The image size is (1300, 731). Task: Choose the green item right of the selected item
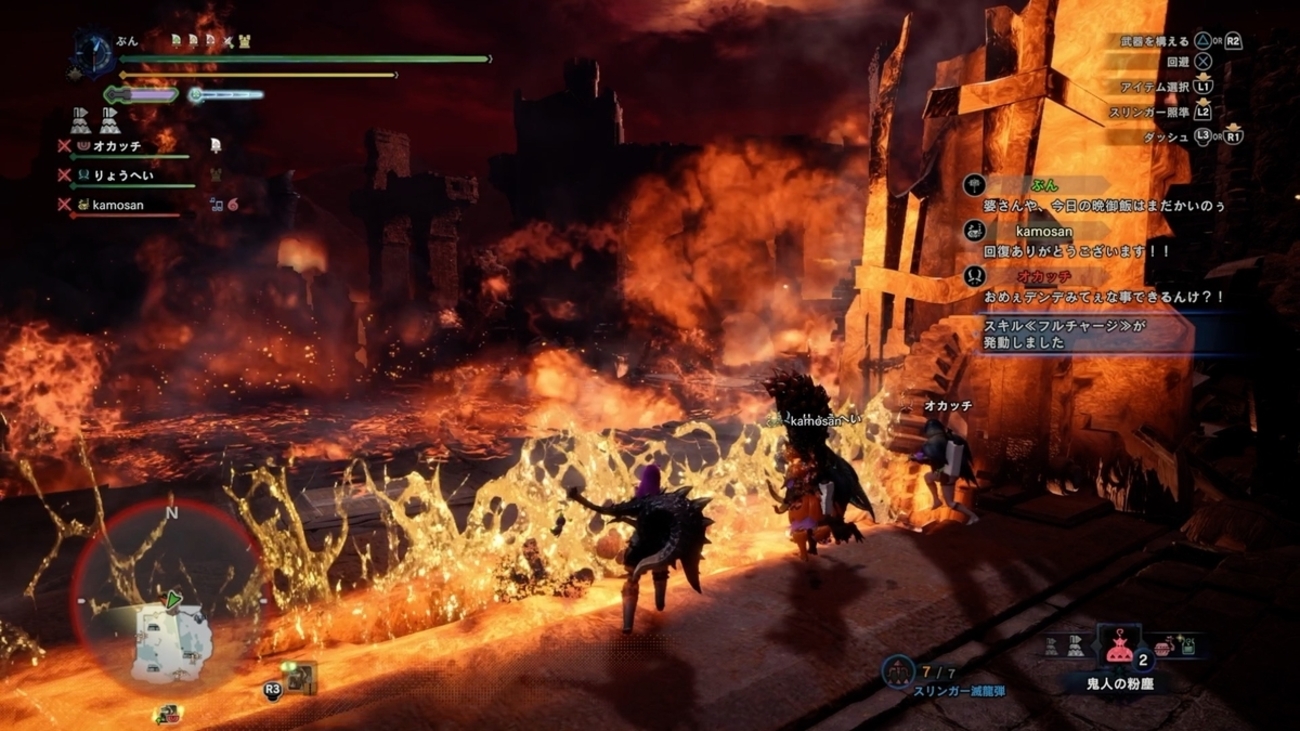1188,647
